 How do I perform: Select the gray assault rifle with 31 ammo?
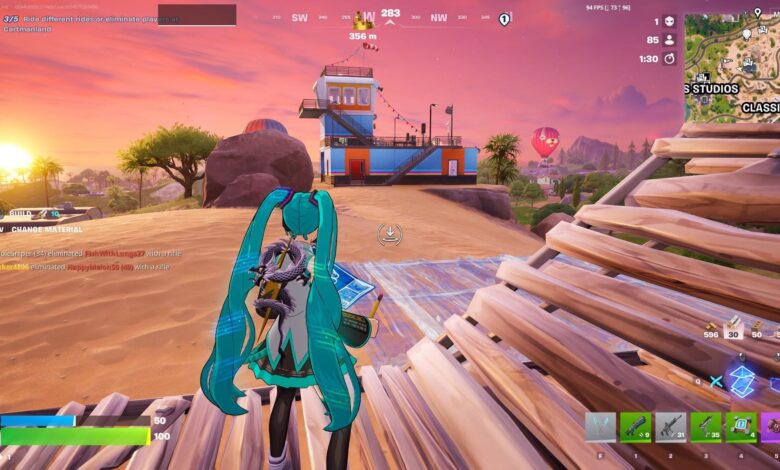coord(670,427)
